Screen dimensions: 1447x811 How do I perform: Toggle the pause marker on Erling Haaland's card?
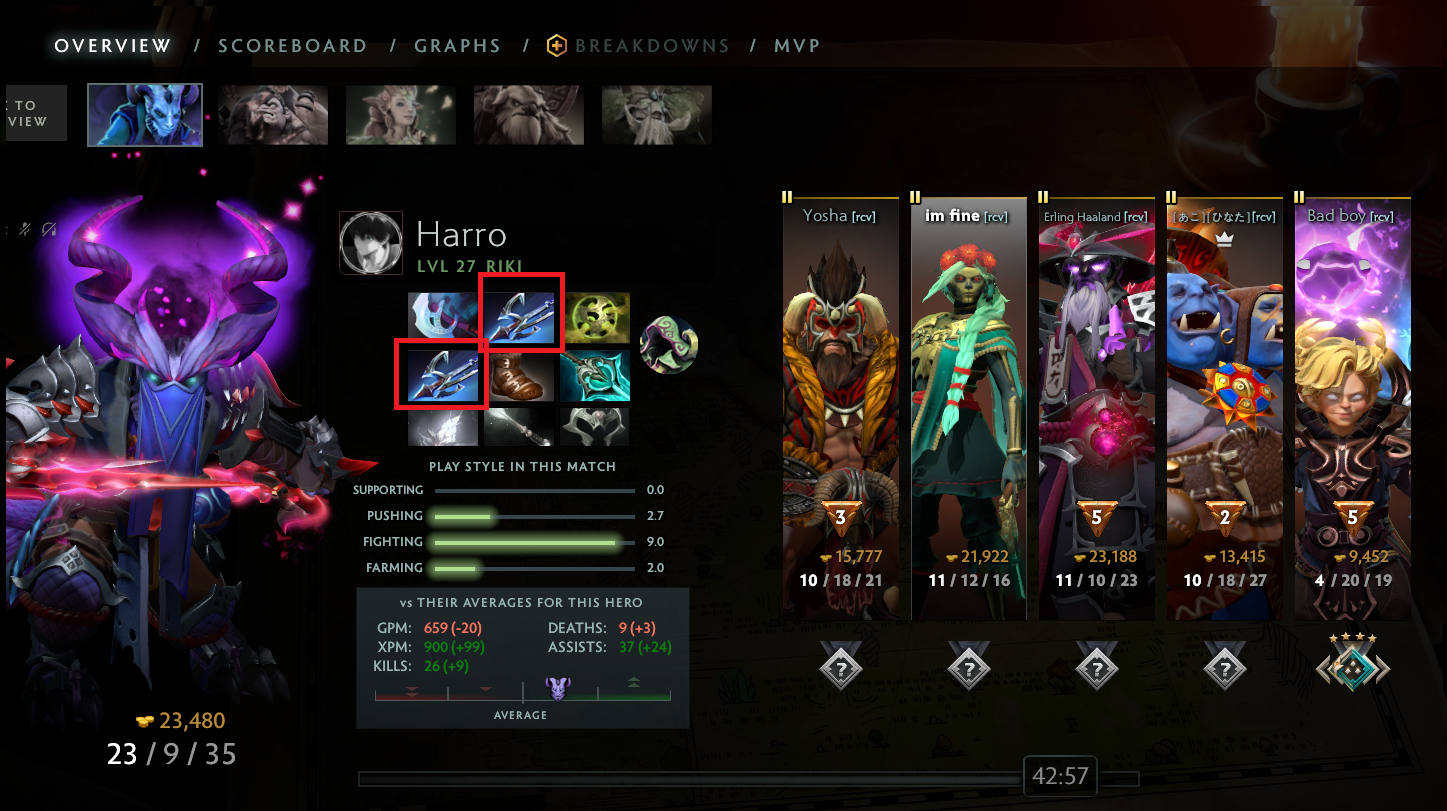[1045, 196]
